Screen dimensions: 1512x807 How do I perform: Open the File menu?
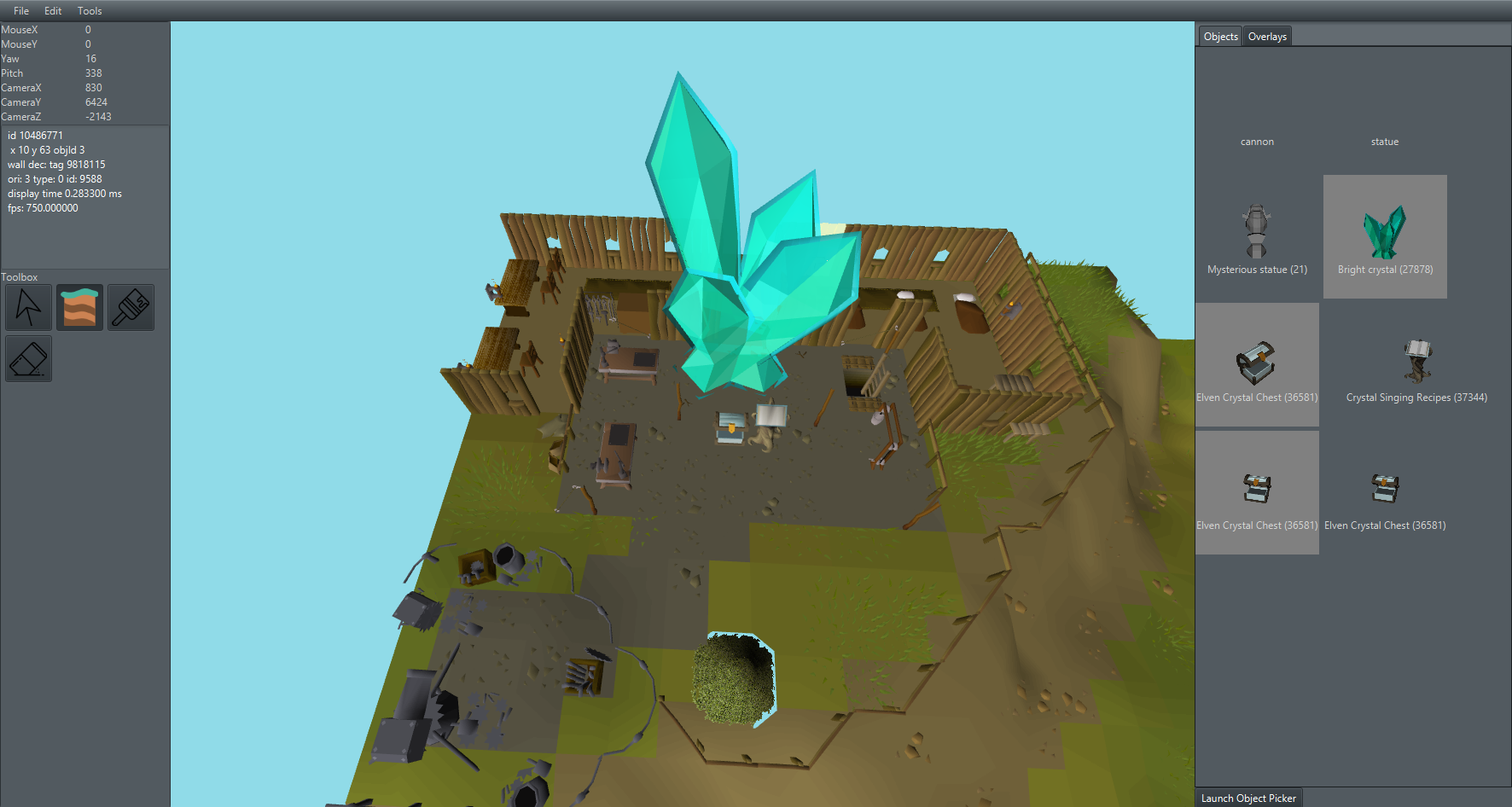click(x=20, y=10)
